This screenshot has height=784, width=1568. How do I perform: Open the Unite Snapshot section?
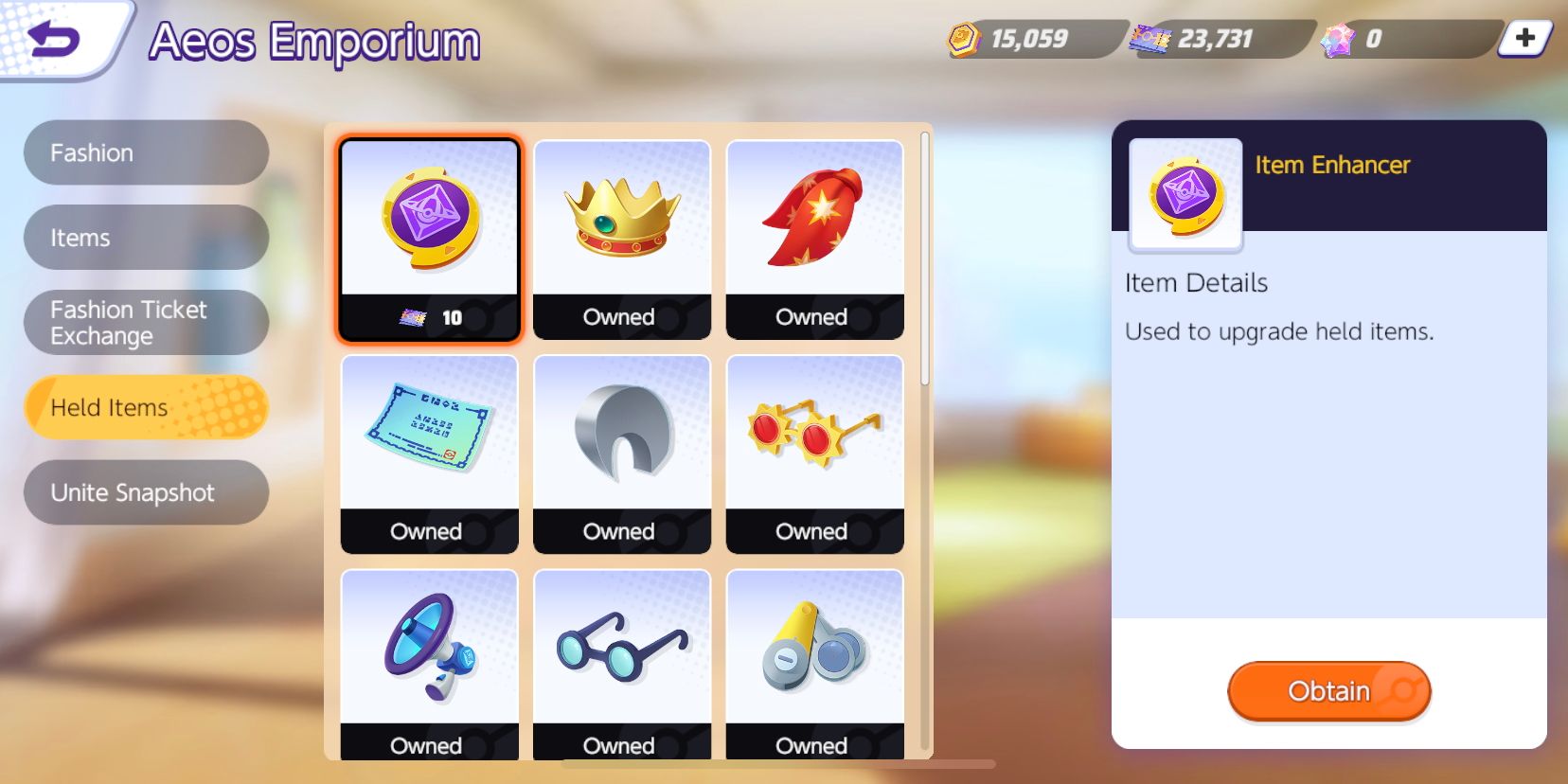(x=146, y=491)
